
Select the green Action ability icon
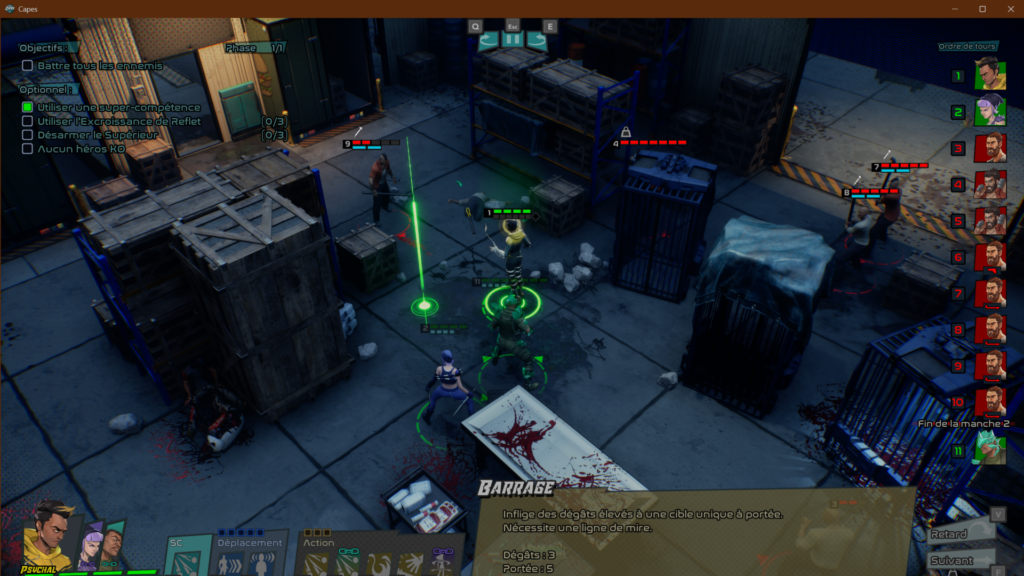coord(347,564)
